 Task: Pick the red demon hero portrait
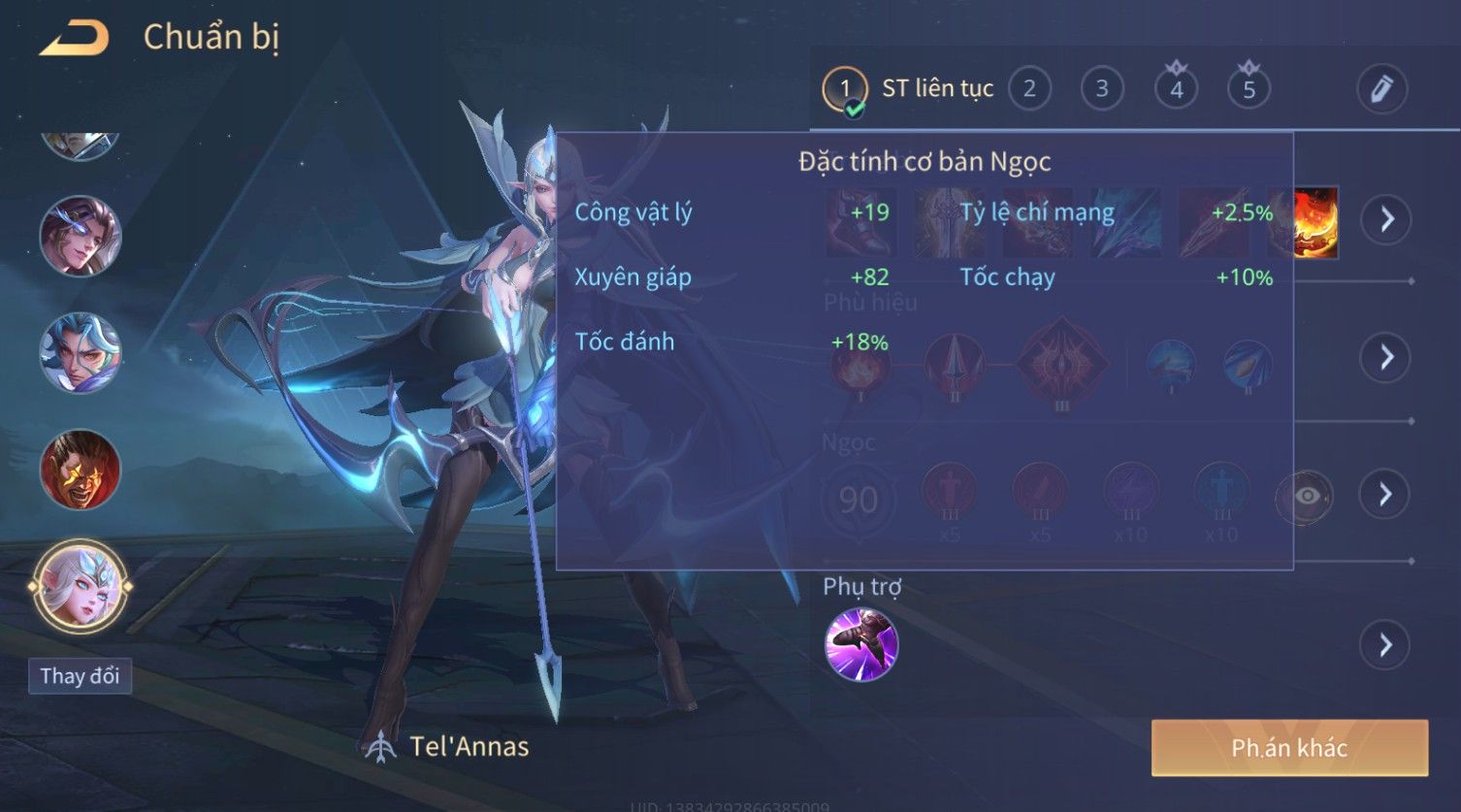pyautogui.click(x=80, y=470)
